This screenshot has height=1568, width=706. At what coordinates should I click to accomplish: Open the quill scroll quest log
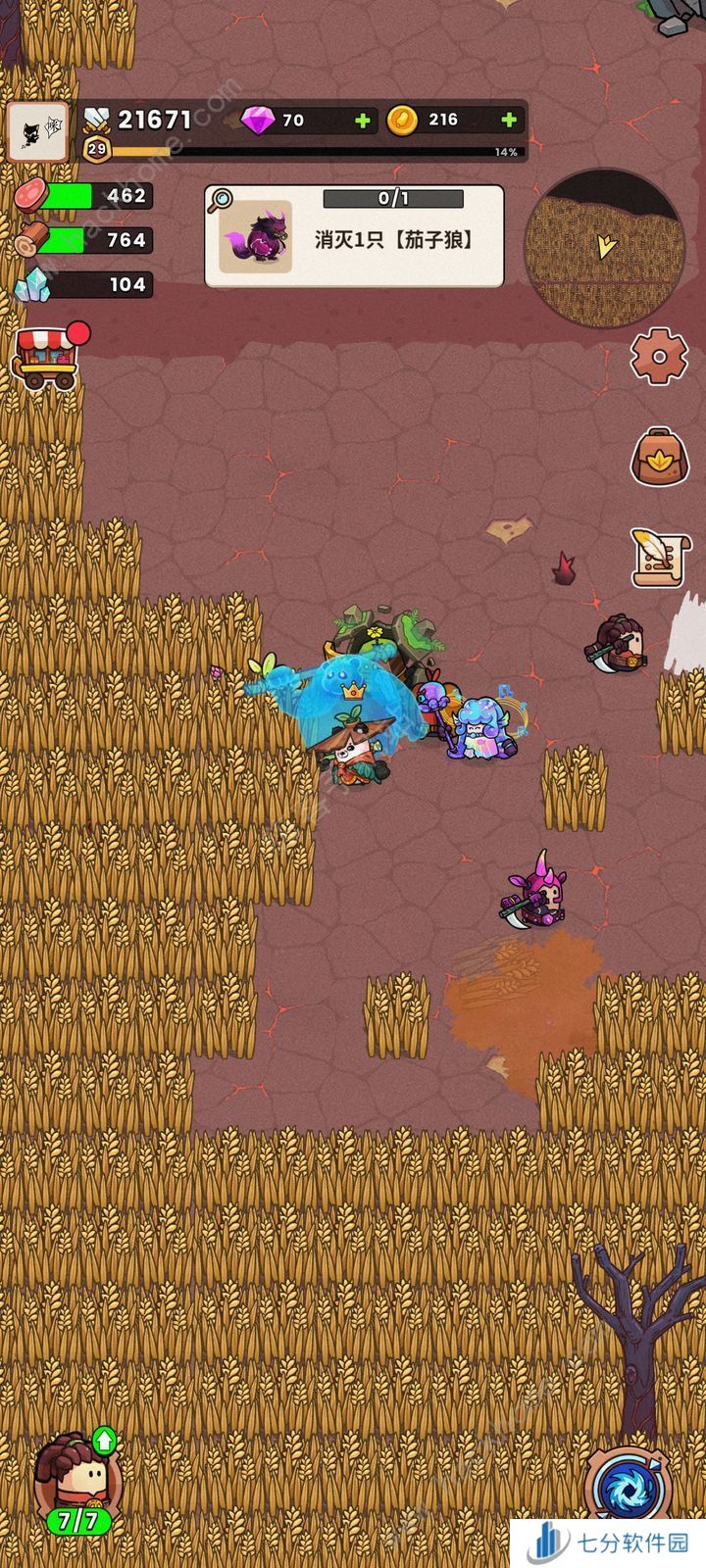pos(657,557)
